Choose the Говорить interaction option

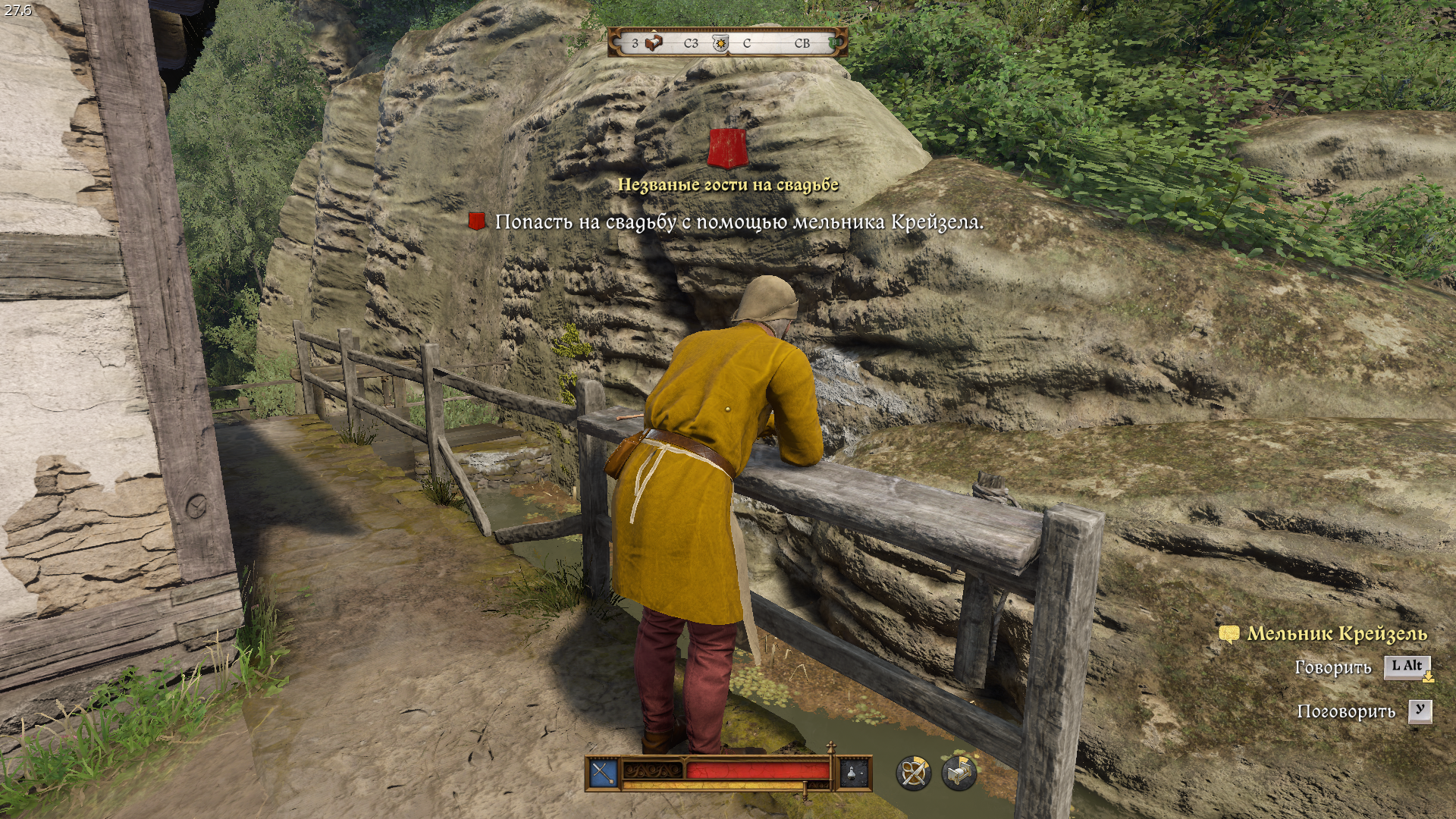(1333, 667)
